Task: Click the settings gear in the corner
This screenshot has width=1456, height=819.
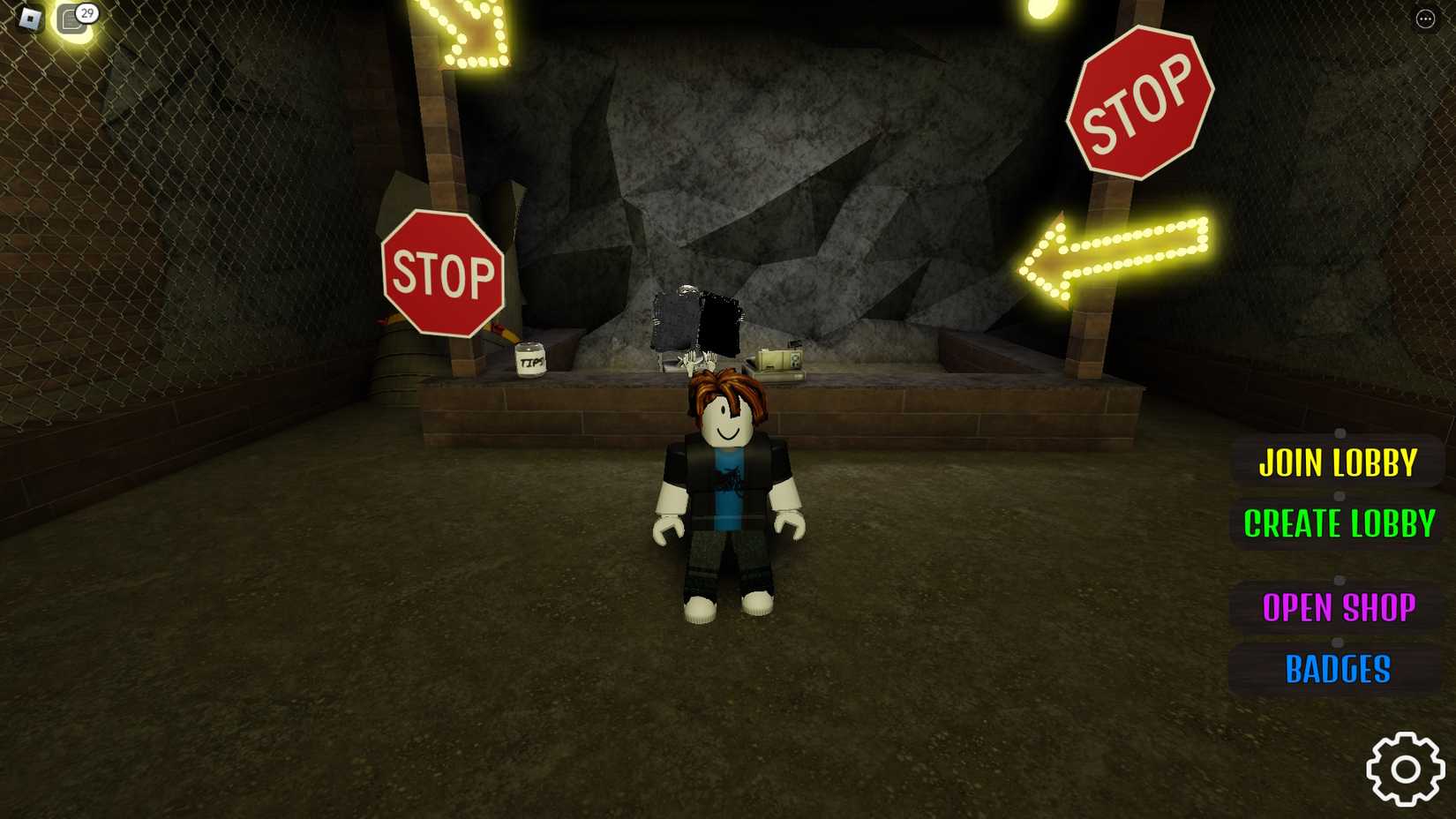Action: point(1405,769)
